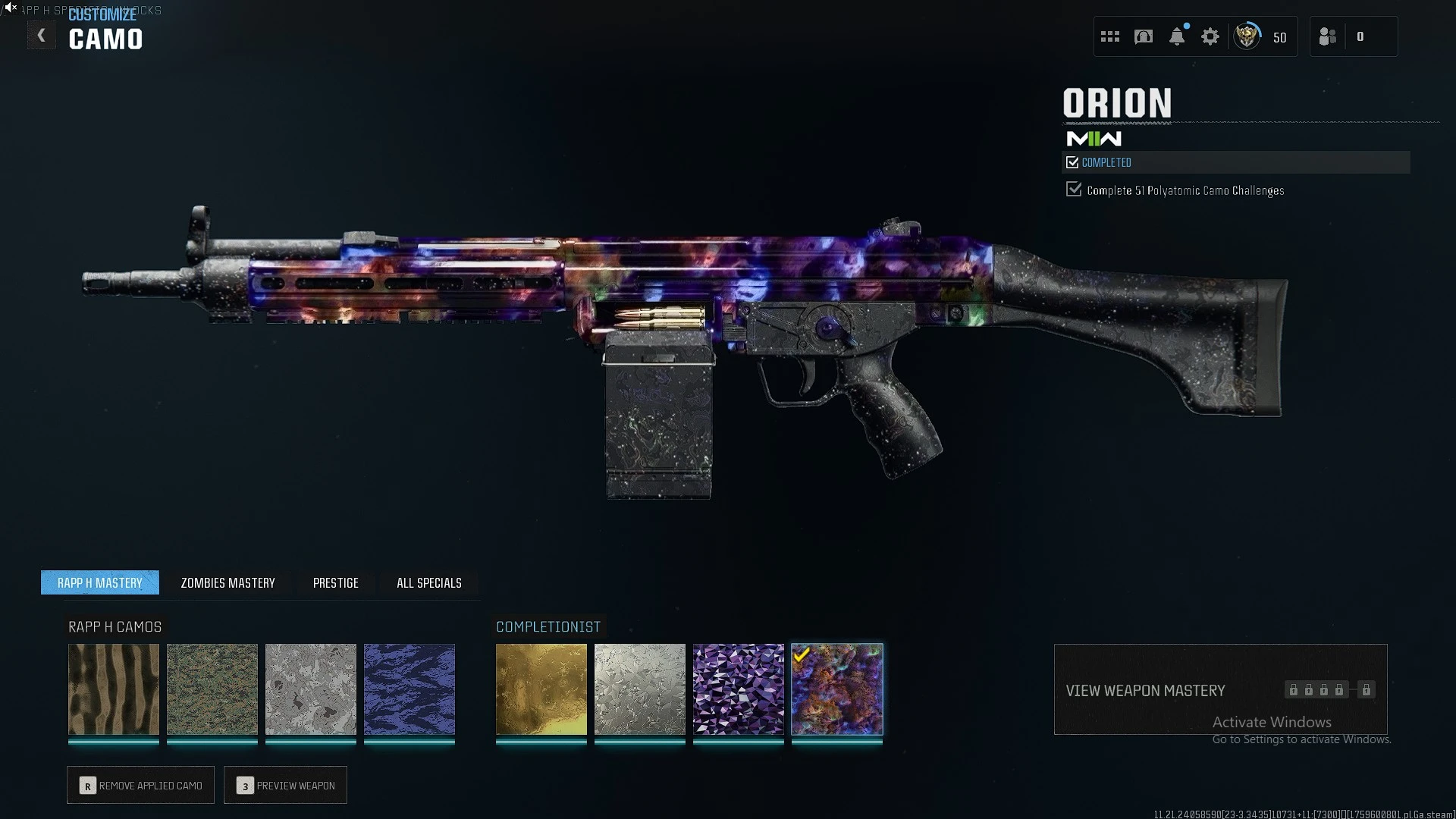The image size is (1456, 819).
Task: Preview the weapon
Action: 286,786
